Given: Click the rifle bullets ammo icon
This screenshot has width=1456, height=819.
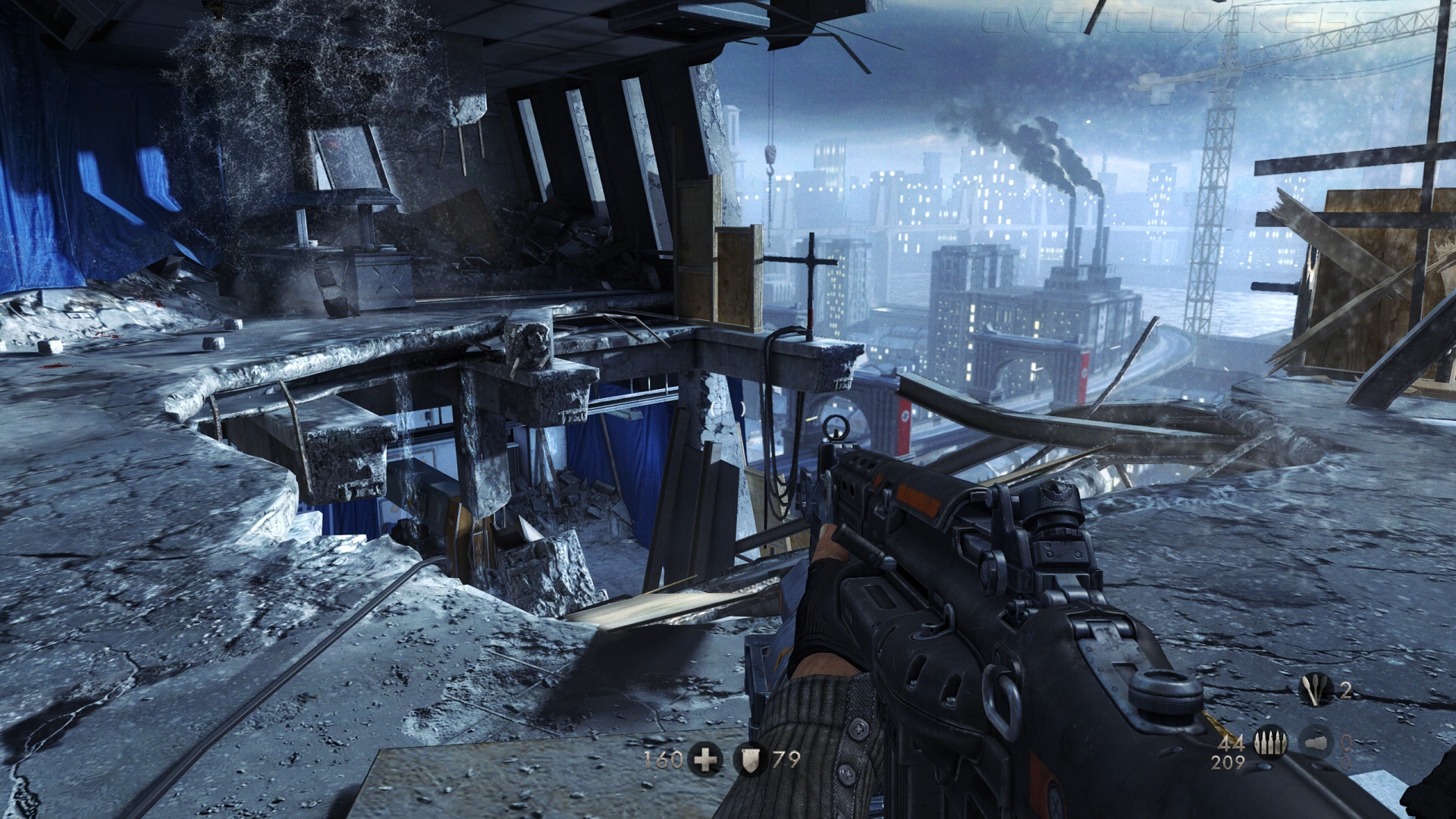Looking at the screenshot, I should (1269, 743).
